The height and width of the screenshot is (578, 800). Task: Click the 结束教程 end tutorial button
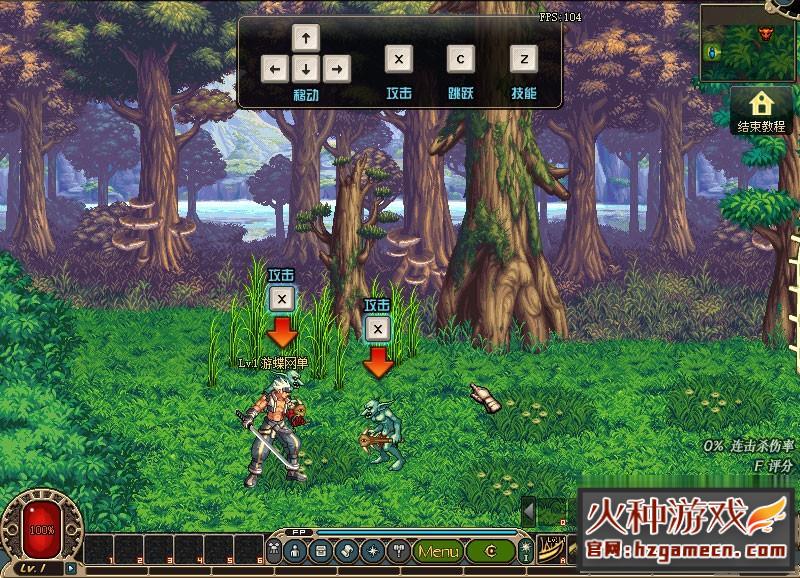tap(762, 110)
